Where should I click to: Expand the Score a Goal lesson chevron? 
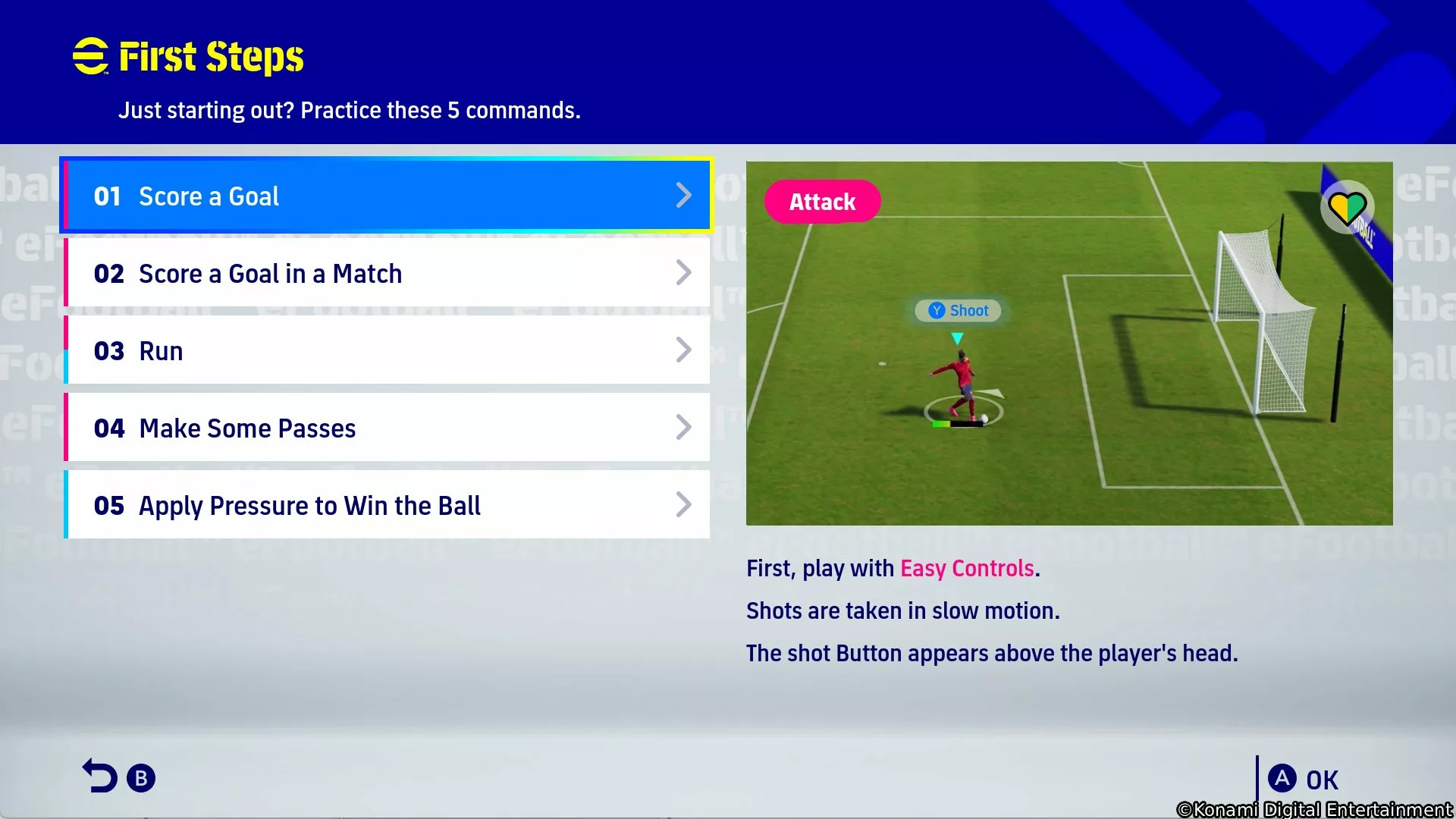684,195
